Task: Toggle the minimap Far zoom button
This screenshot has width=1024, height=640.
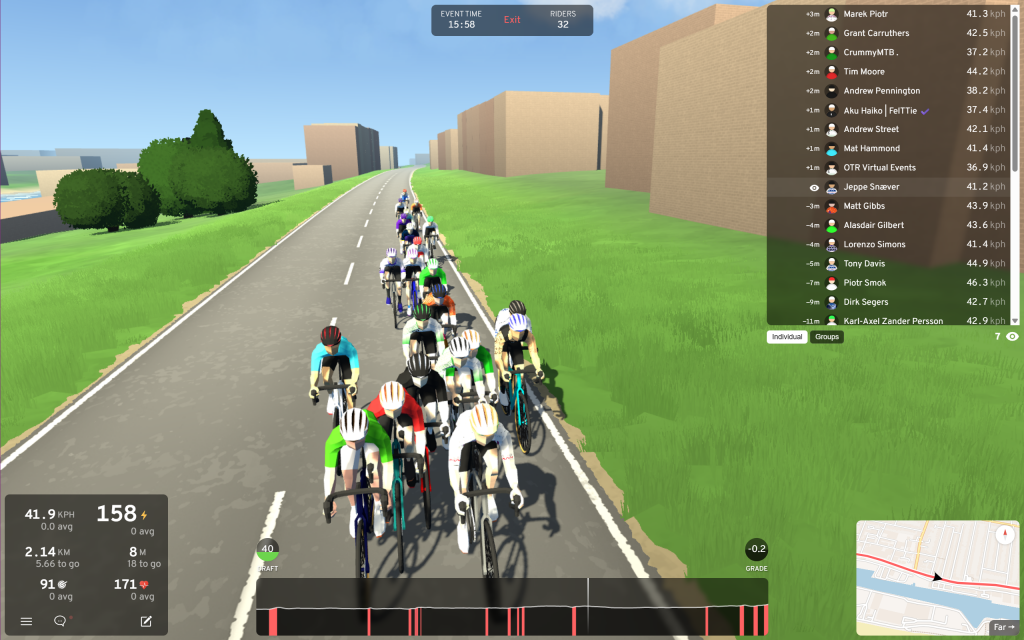Action: coord(1003,627)
